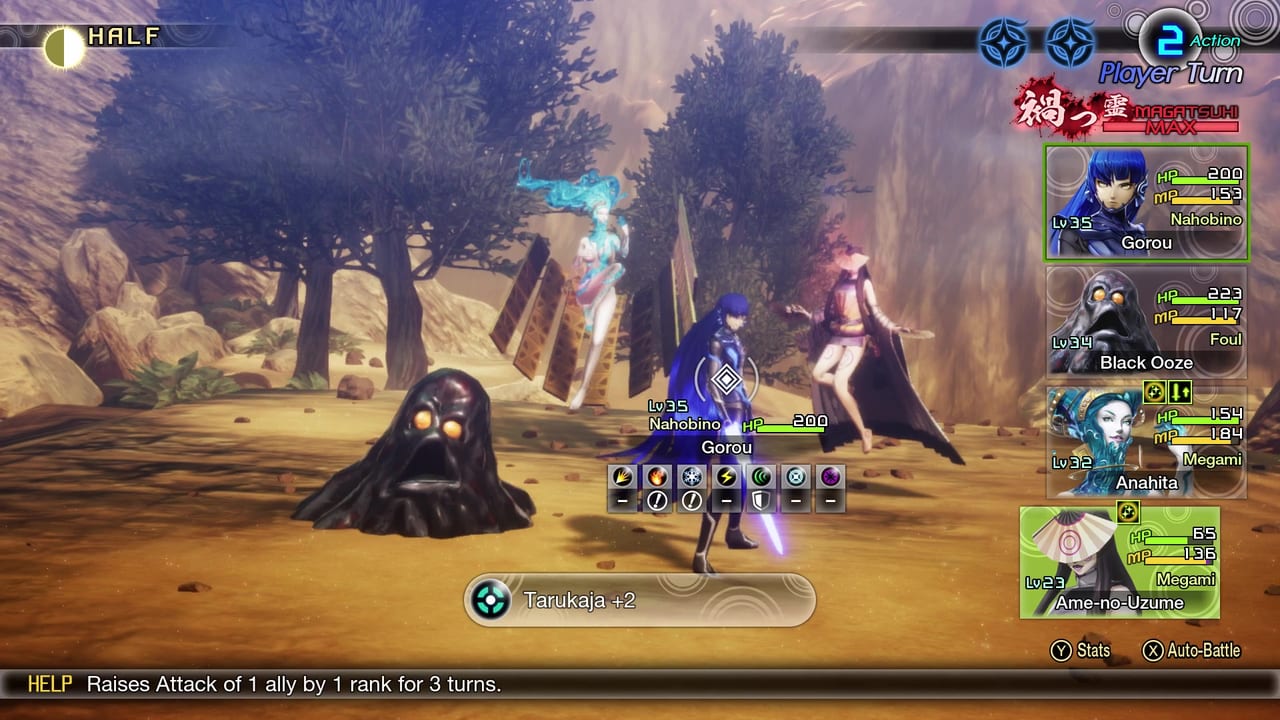
Task: Select Gorou's Nahobino party card
Action: 1146,203
